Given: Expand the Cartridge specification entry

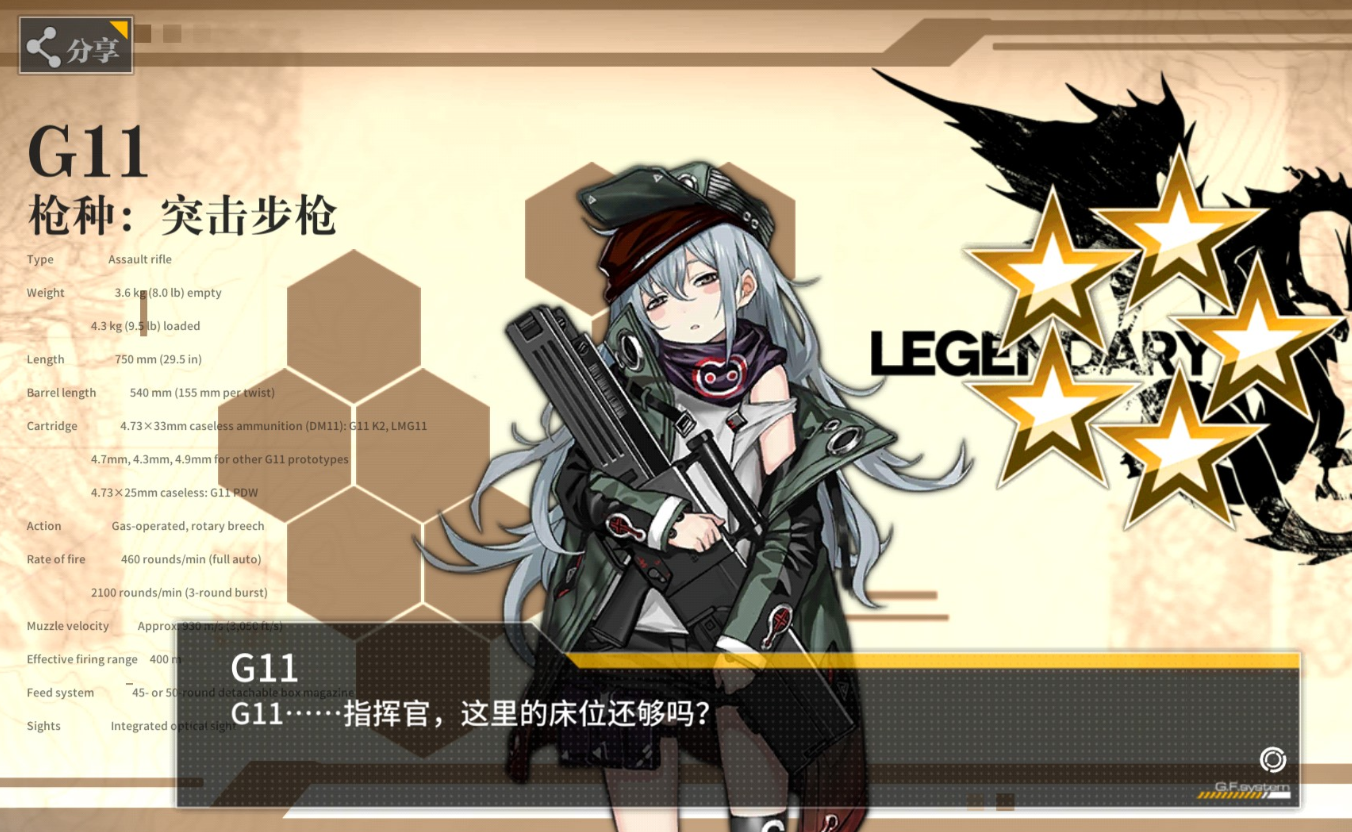Looking at the screenshot, I should (54, 426).
